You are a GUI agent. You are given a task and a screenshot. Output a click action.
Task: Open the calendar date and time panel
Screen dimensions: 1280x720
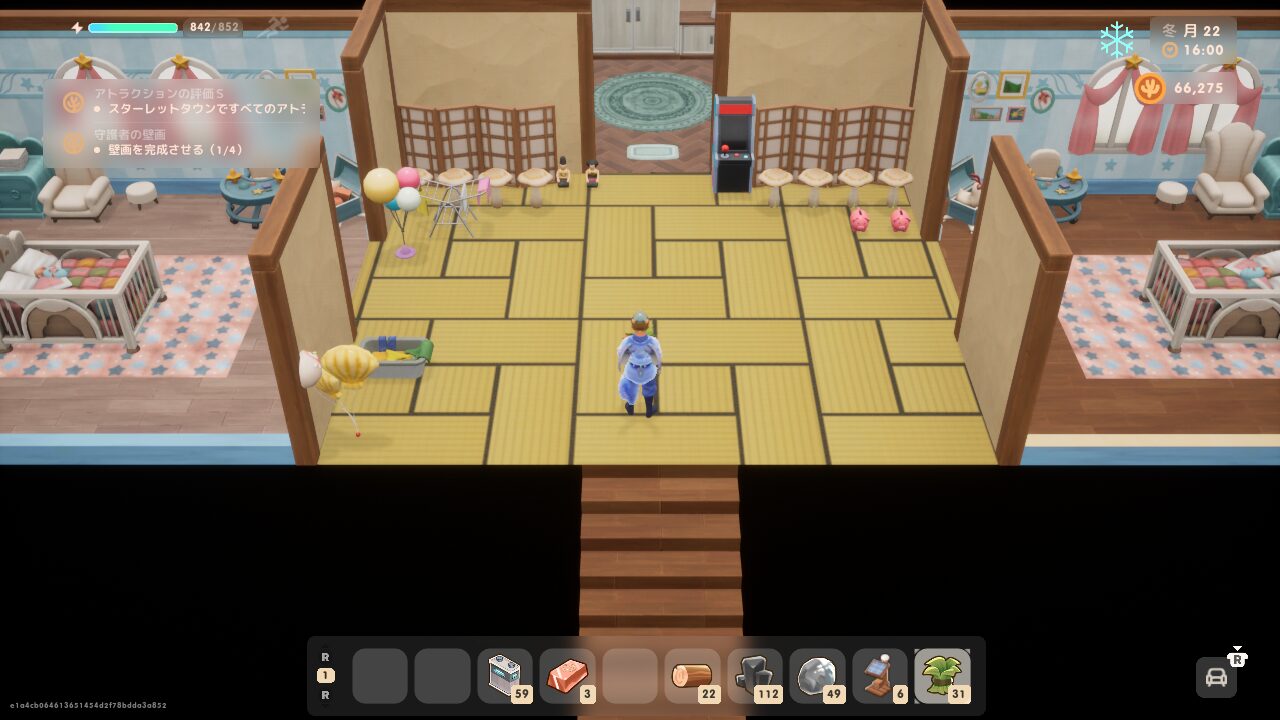1193,40
